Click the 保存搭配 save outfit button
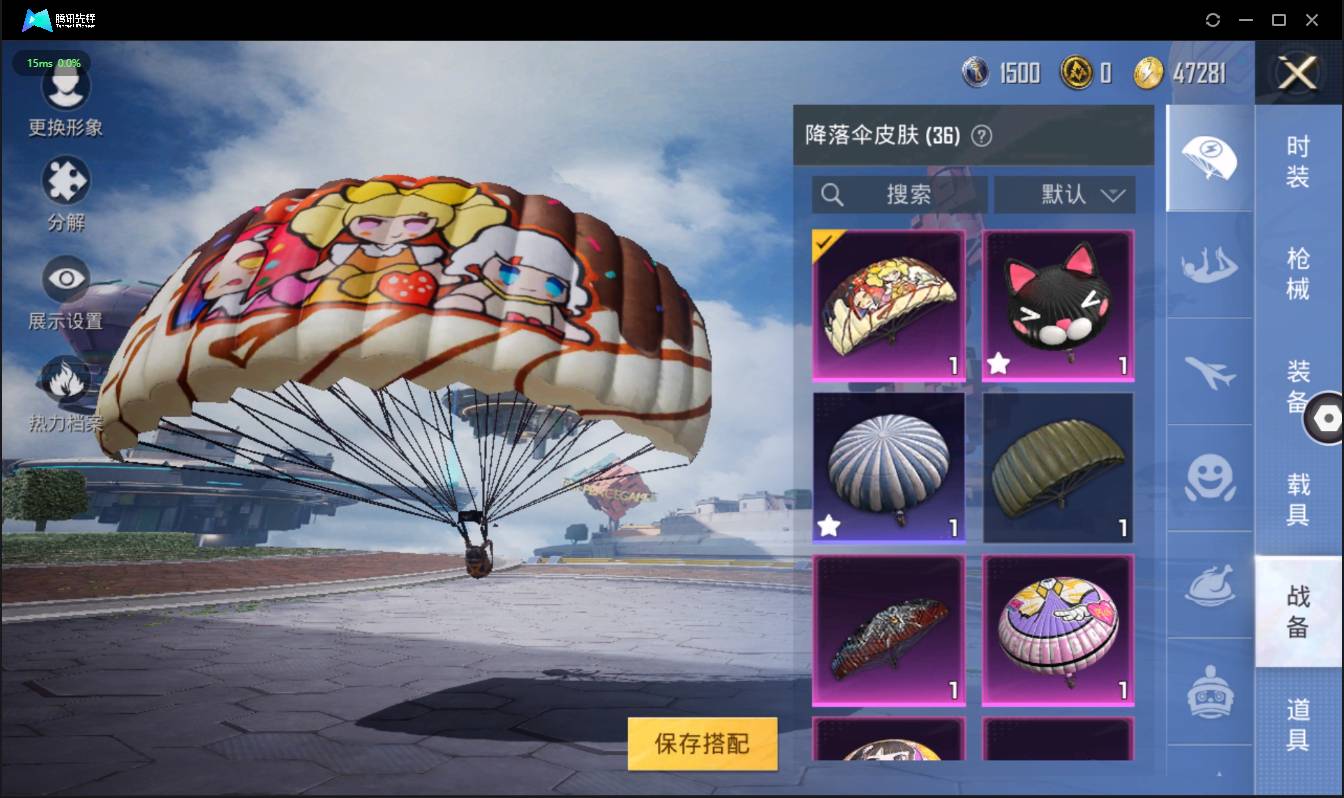Image resolution: width=1344 pixels, height=798 pixels. click(702, 744)
